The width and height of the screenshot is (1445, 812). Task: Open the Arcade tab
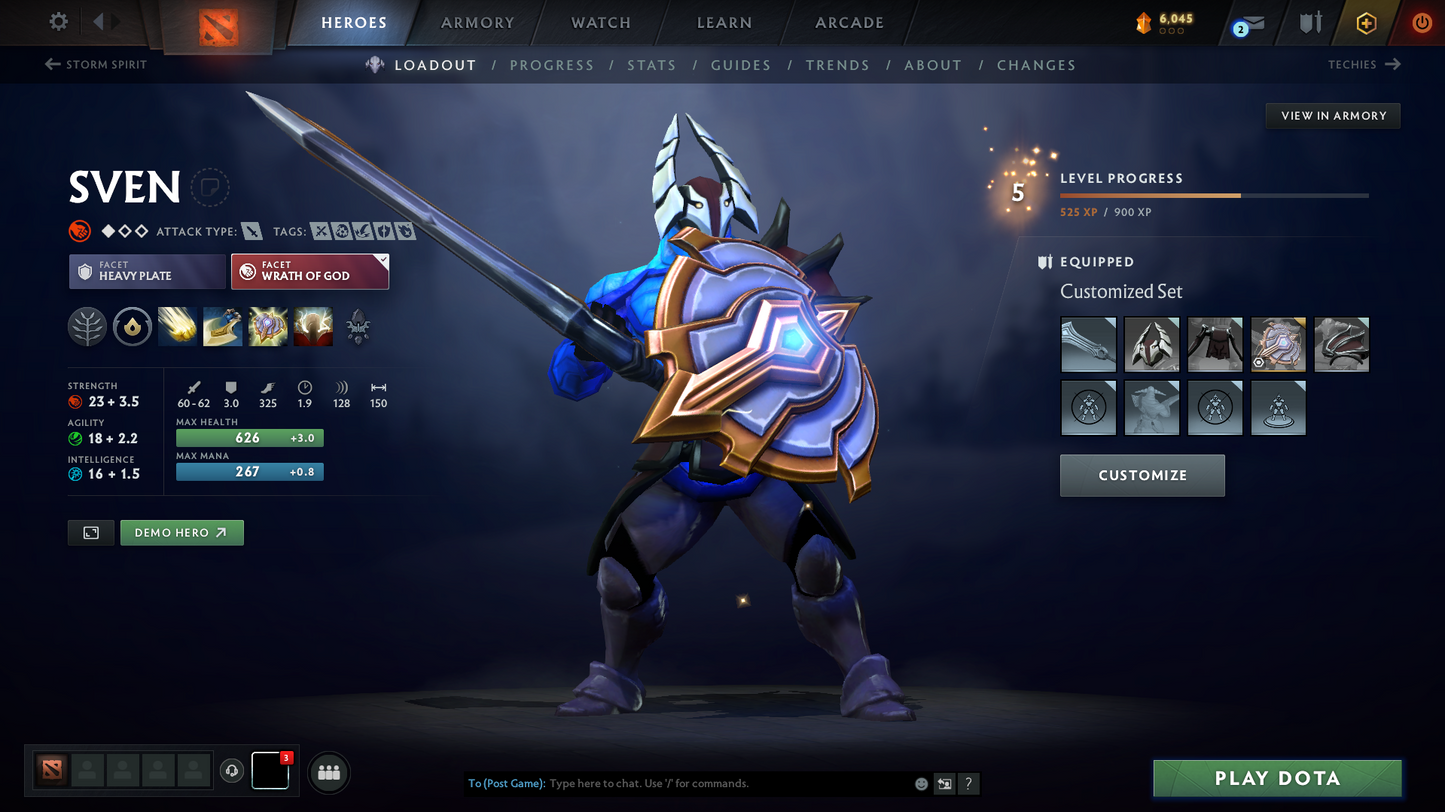[849, 22]
